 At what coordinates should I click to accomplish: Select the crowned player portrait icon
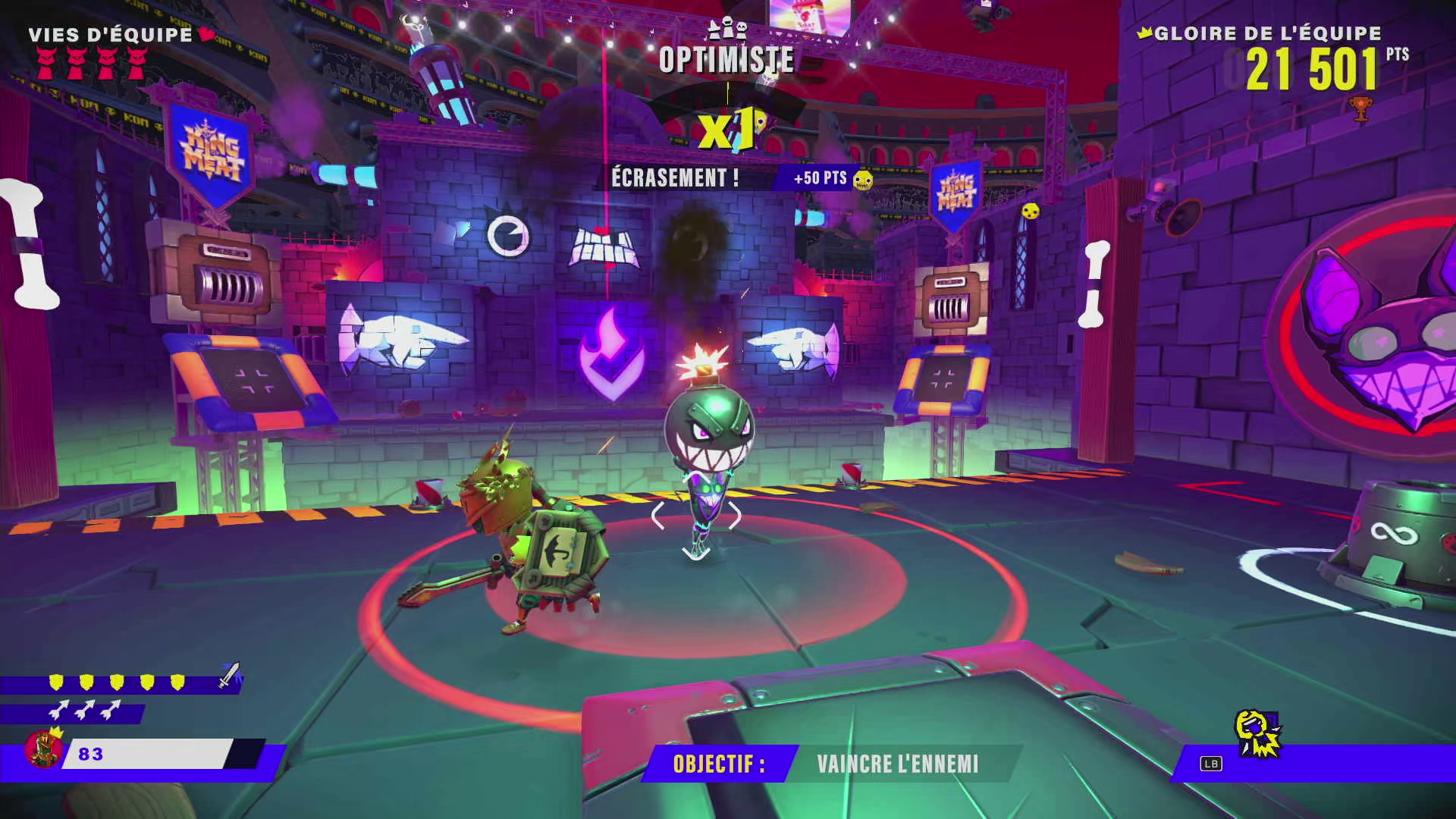[44, 748]
